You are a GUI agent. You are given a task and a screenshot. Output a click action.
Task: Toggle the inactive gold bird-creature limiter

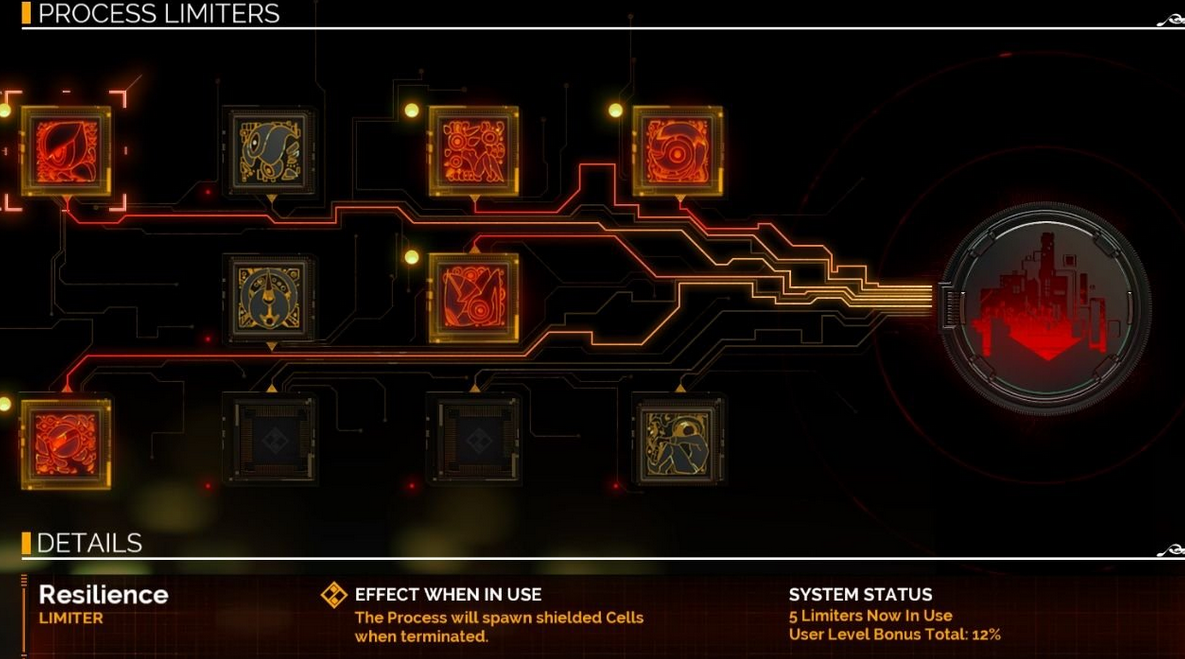[270, 151]
